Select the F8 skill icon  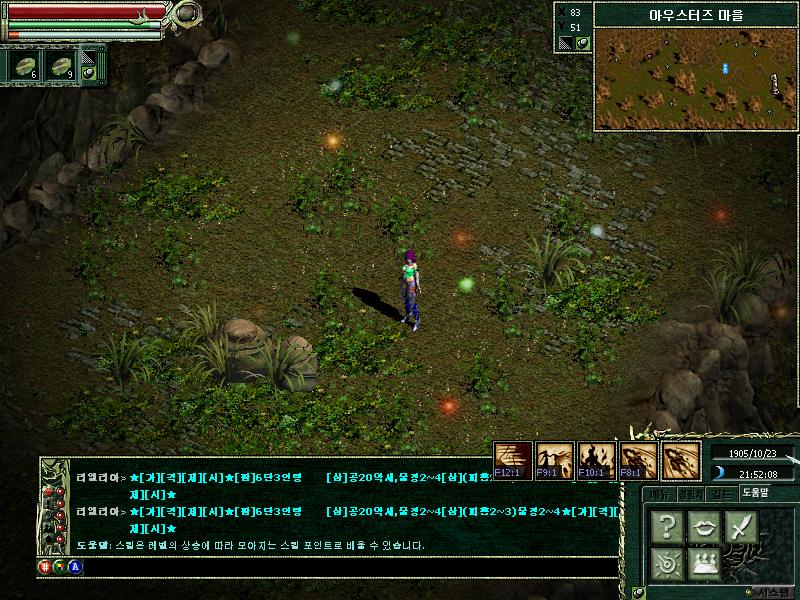(x=638, y=459)
